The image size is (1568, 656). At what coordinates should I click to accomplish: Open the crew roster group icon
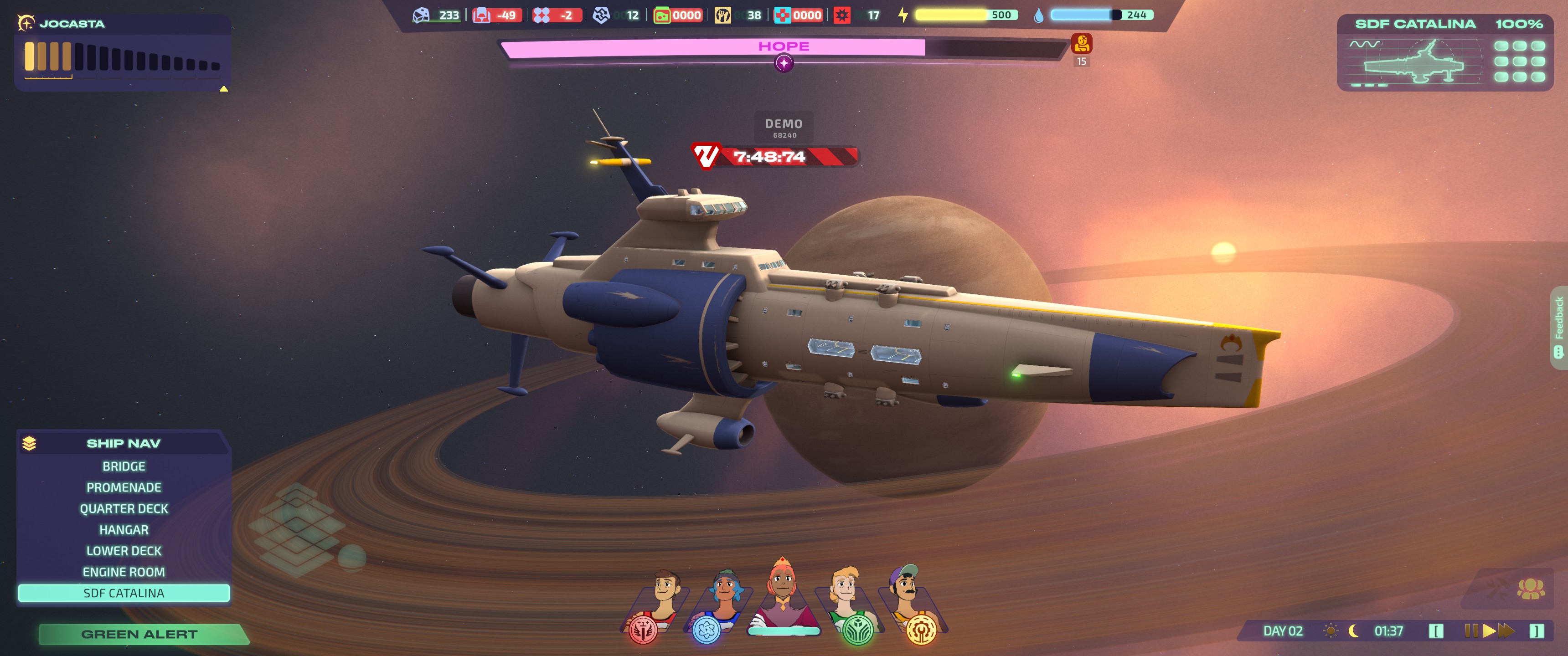pos(1530,589)
